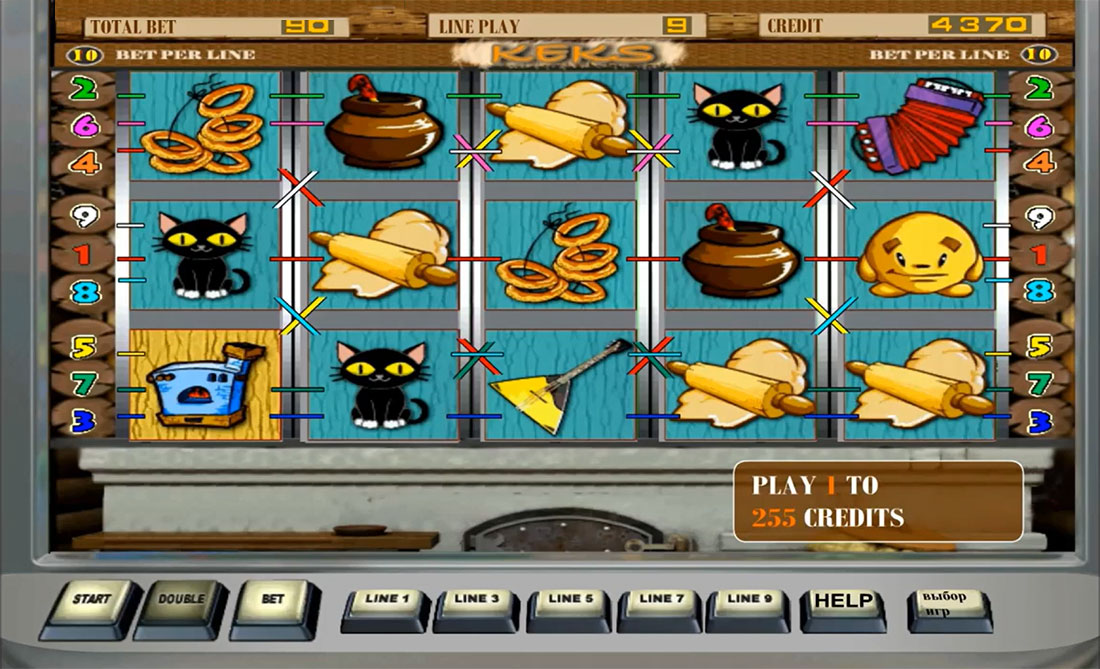Raise the stake with the BET button
This screenshot has height=669, width=1100.
click(272, 602)
